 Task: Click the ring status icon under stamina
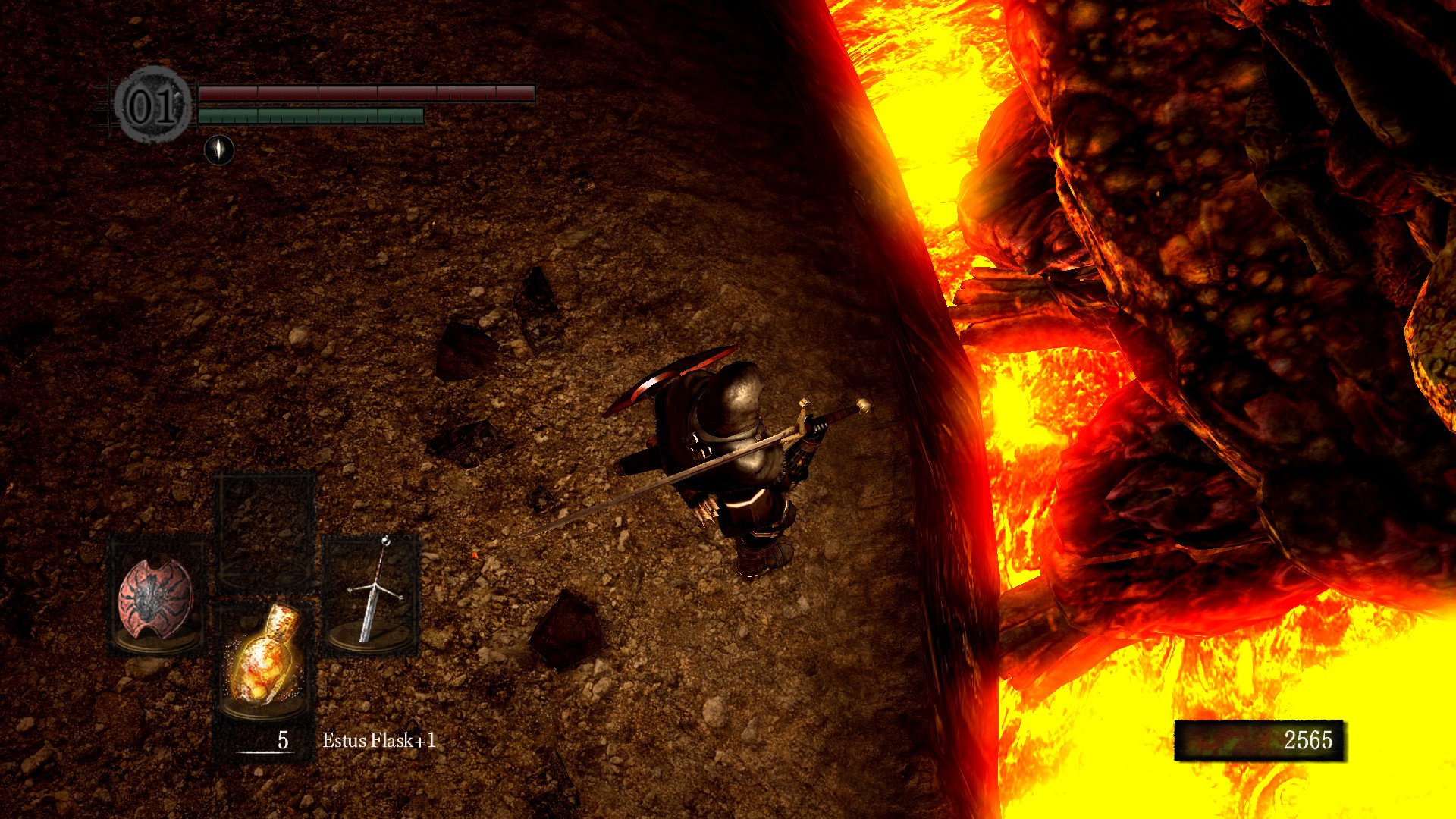coord(219,149)
